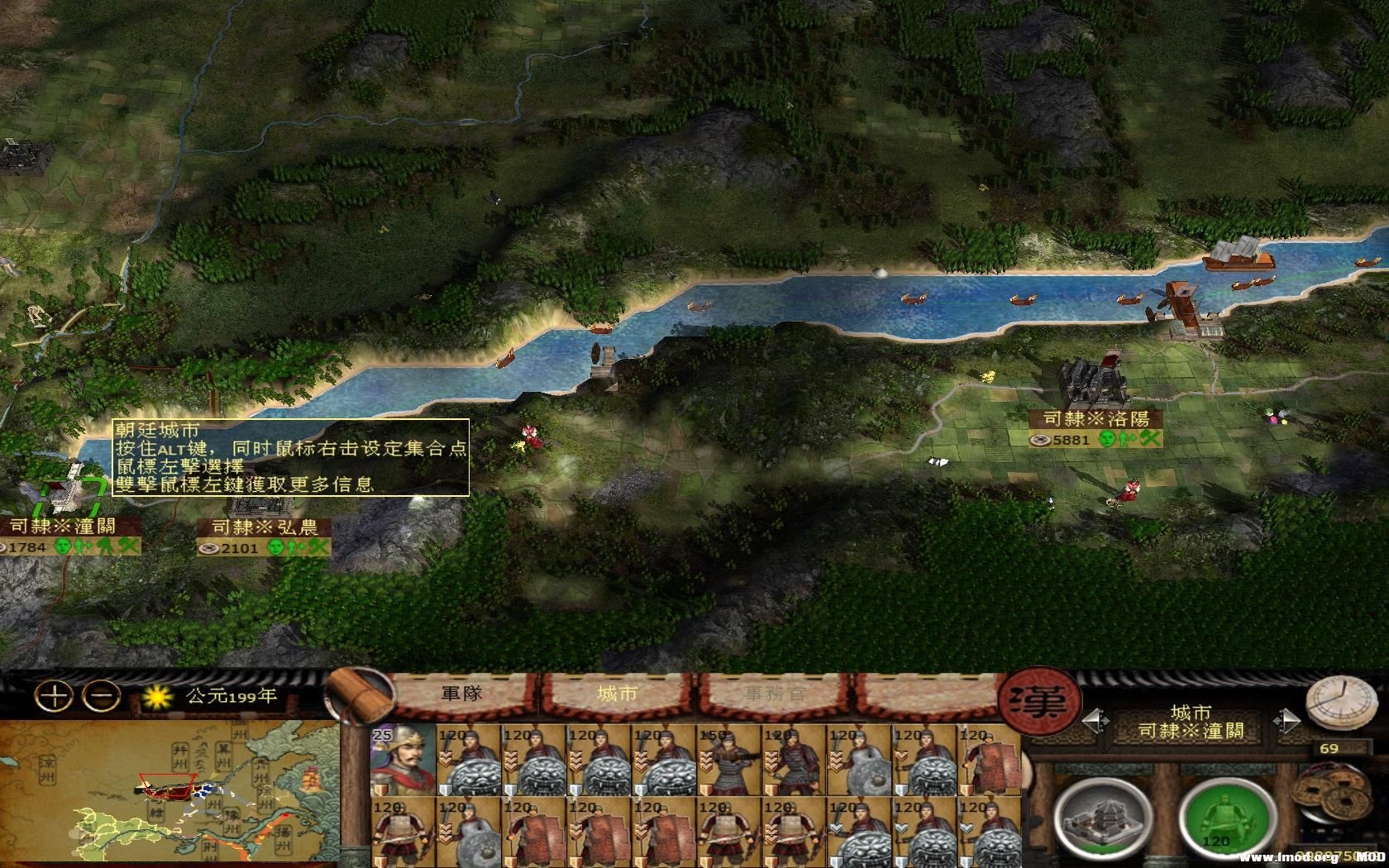The width and height of the screenshot is (1389, 868).
Task: Select the 司隸※洛陽 city label
Action: coord(1096,419)
